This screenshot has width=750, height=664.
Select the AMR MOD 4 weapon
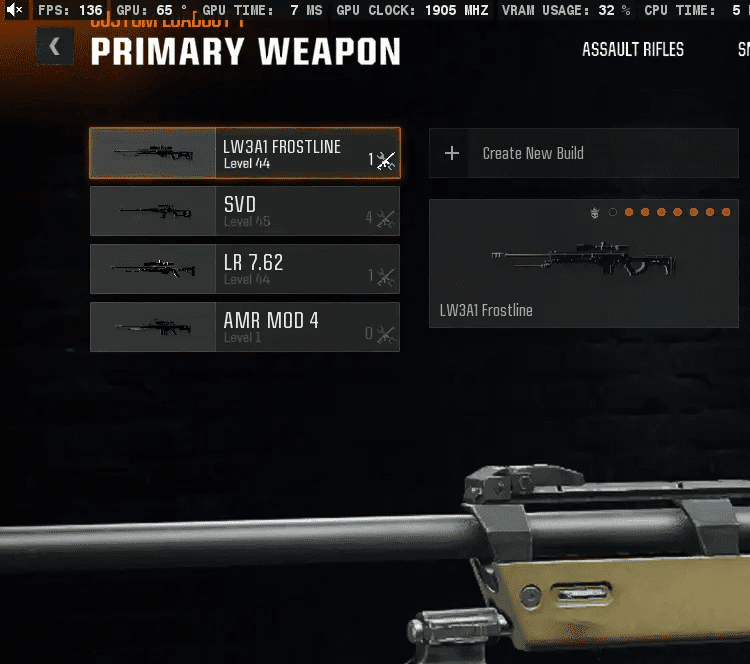(245, 327)
